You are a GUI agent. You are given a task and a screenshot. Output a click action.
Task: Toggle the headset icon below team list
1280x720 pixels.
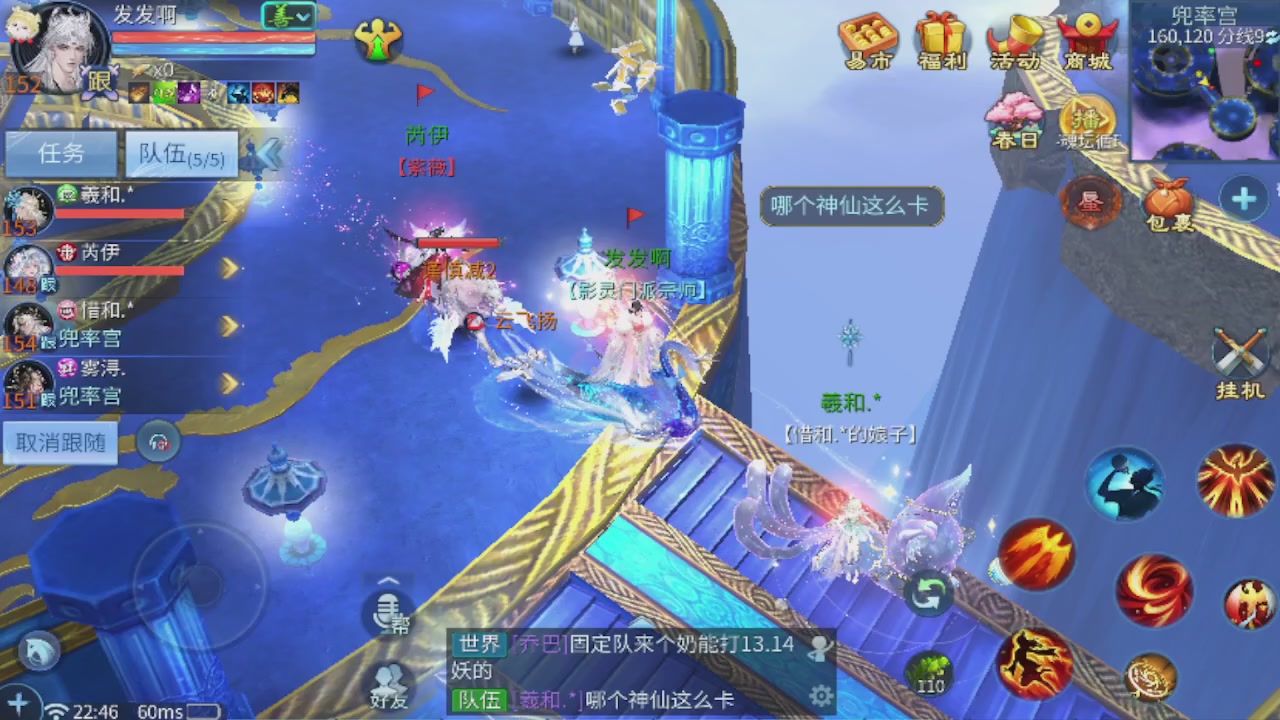point(158,442)
